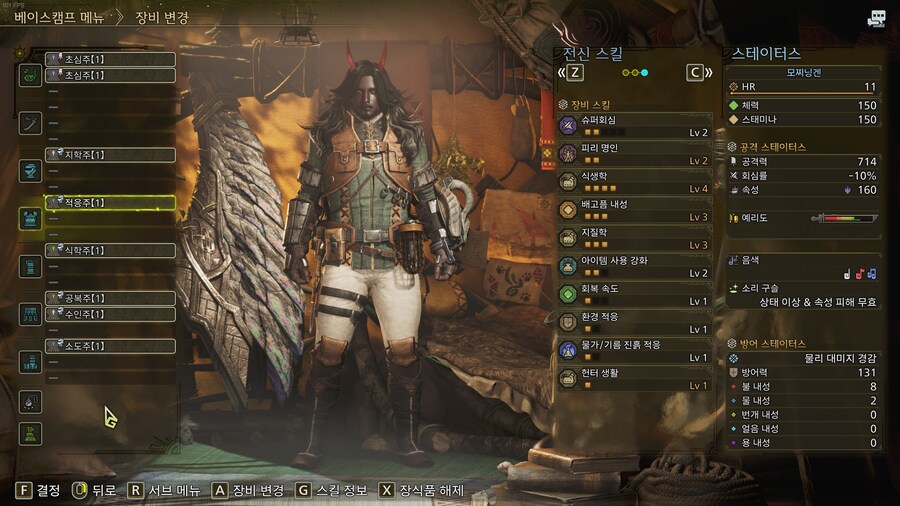
Task: Select the 배고픔 내성 skill row
Action: [637, 210]
